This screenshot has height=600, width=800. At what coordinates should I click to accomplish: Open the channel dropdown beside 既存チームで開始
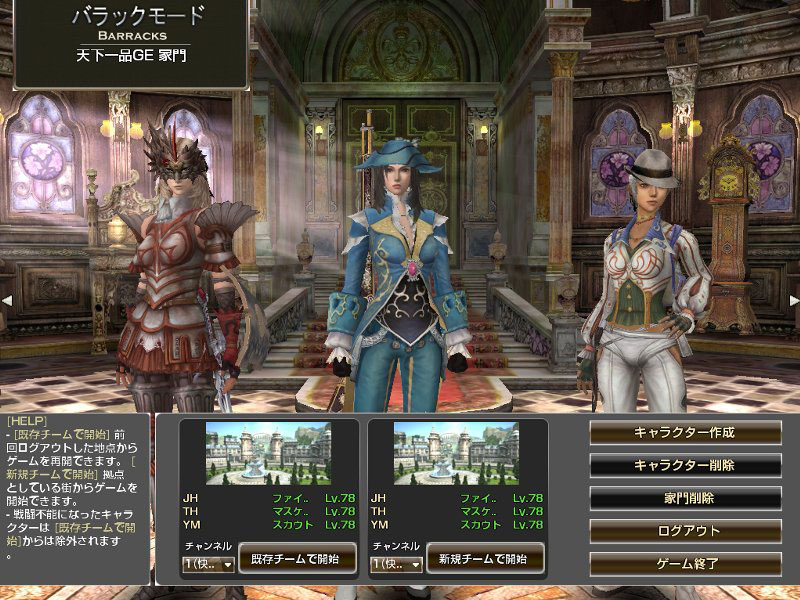[208, 565]
